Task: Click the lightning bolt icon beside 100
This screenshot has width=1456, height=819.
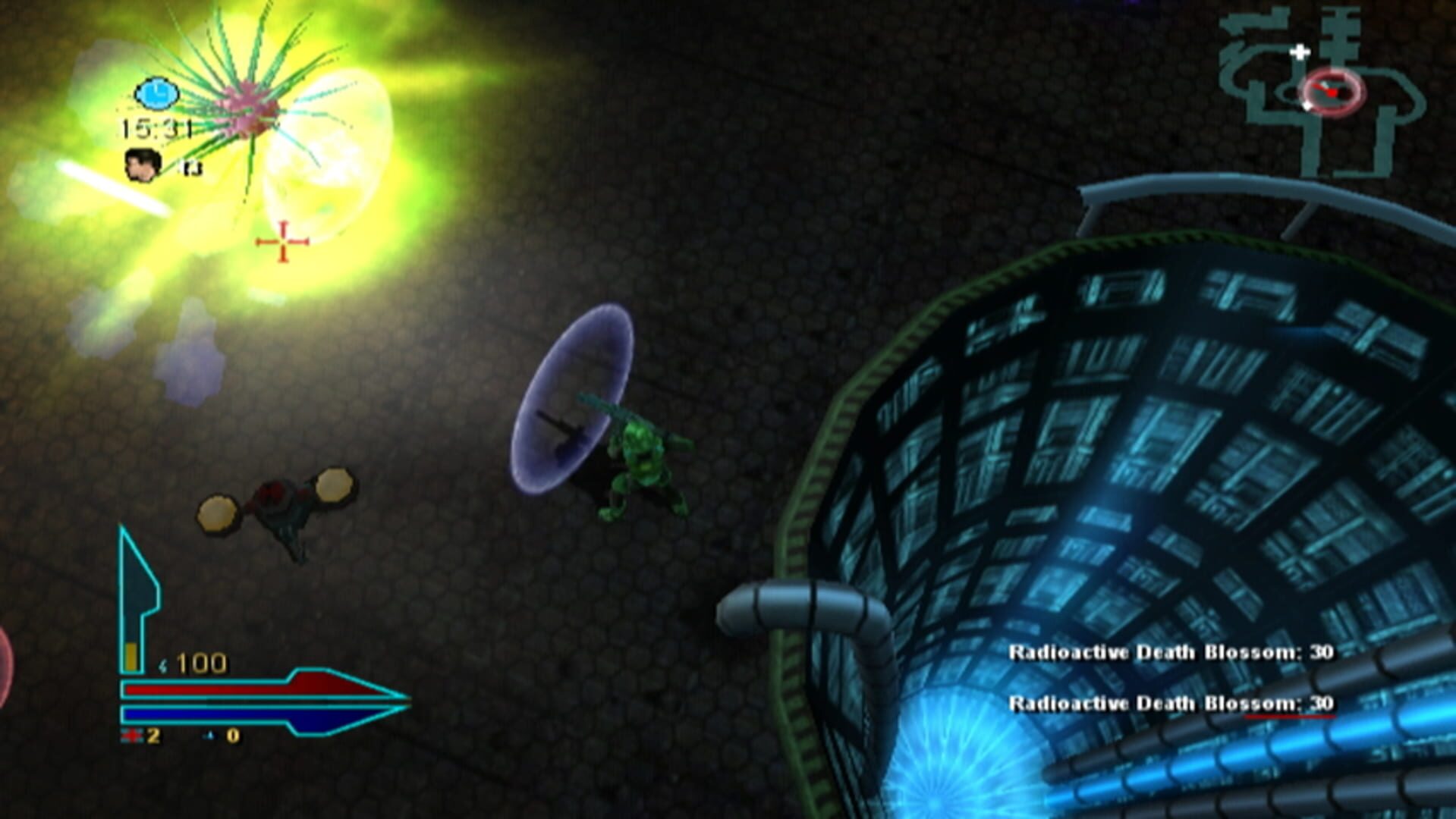Action: click(x=162, y=666)
